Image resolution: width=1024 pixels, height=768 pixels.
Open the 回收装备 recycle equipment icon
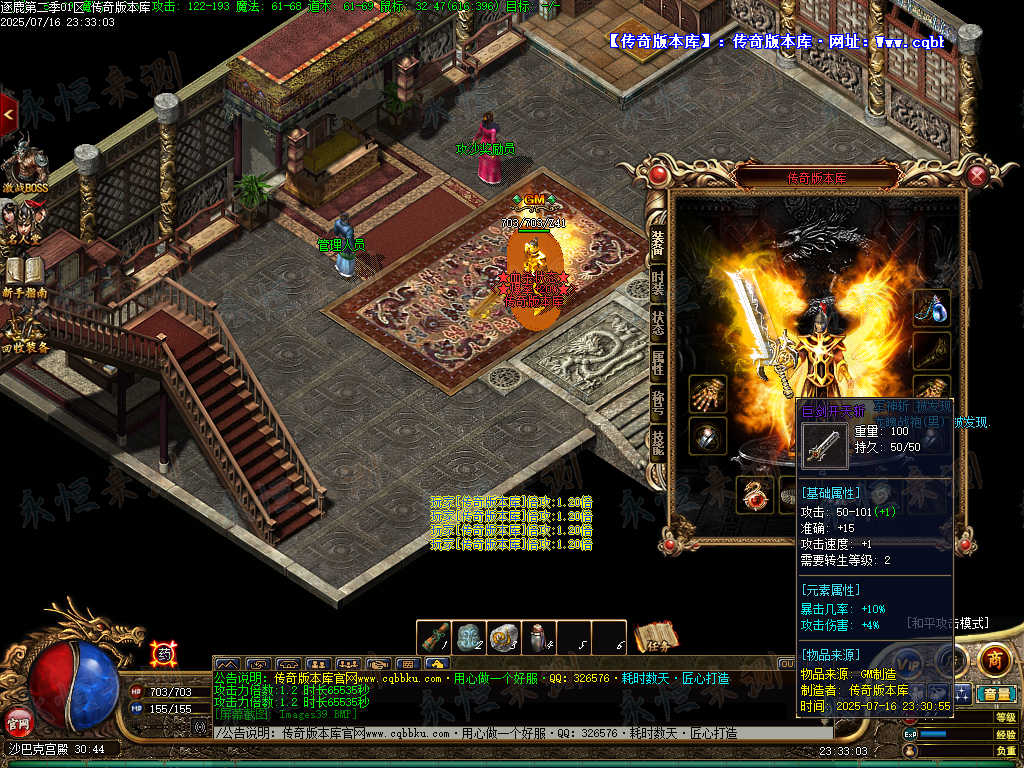click(25, 333)
